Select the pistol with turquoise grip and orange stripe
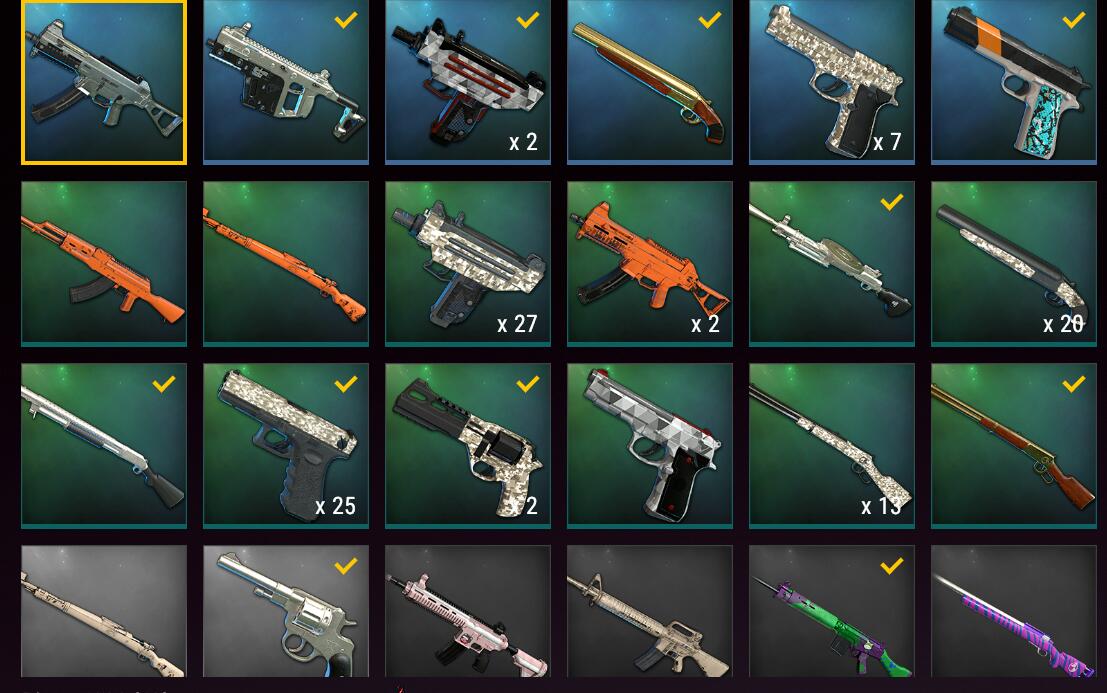Image resolution: width=1107 pixels, height=693 pixels. (x=1014, y=82)
